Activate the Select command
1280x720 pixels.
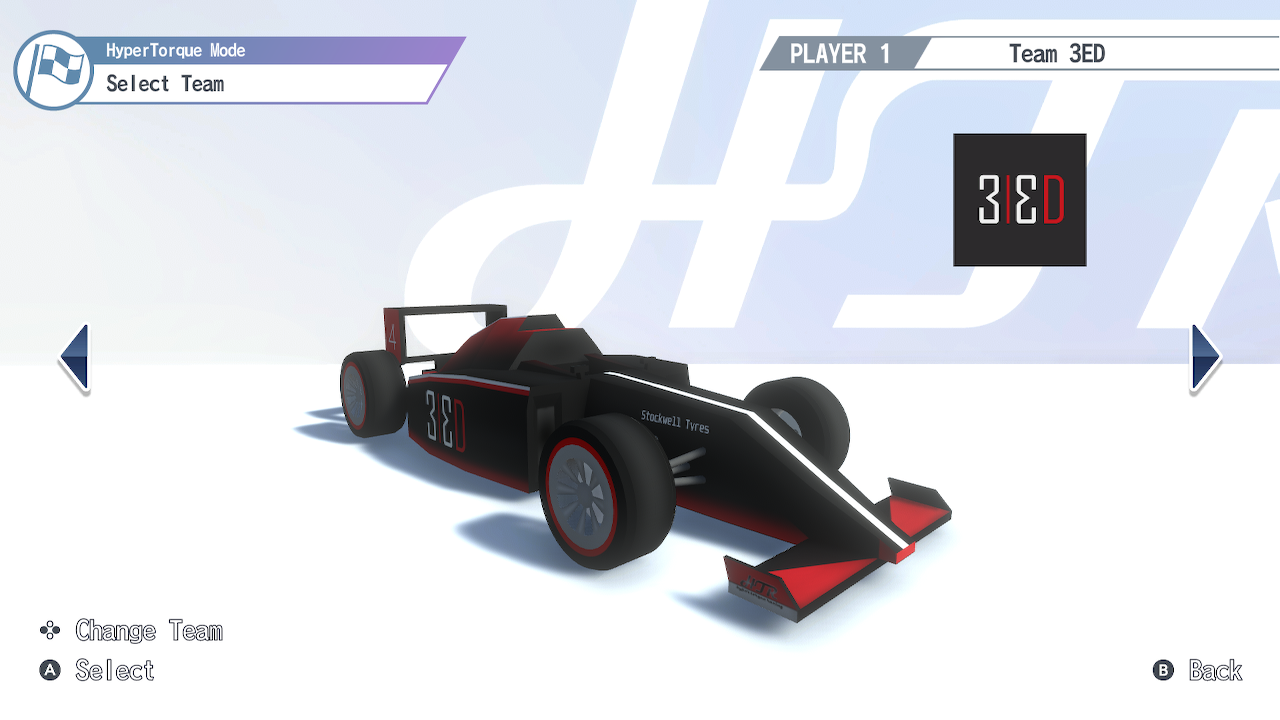click(115, 671)
